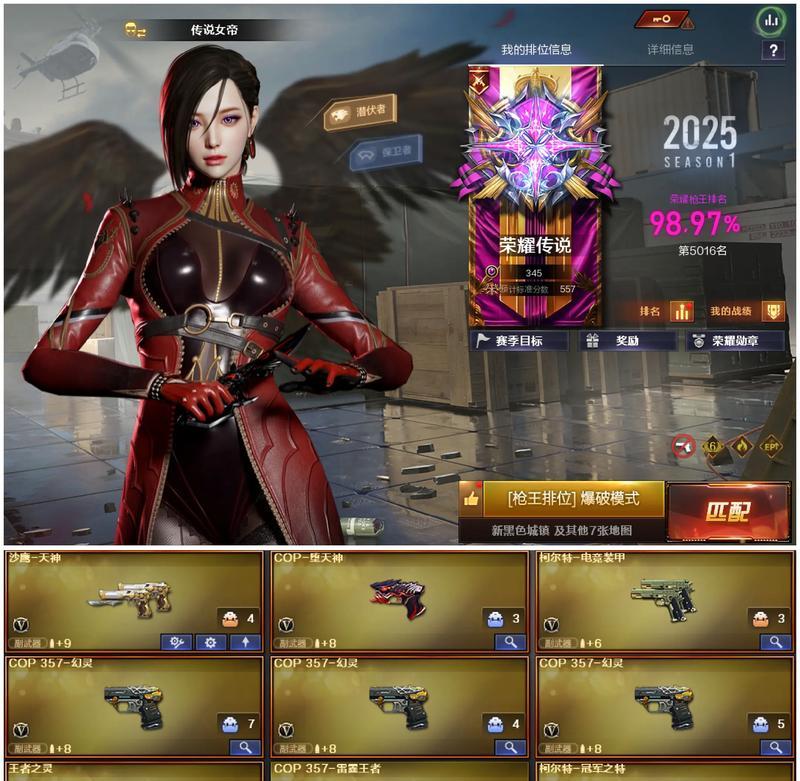This screenshot has height=781, width=800.
Task: Click the gear button on 沙鹰-天神 card
Action: (x=210, y=642)
